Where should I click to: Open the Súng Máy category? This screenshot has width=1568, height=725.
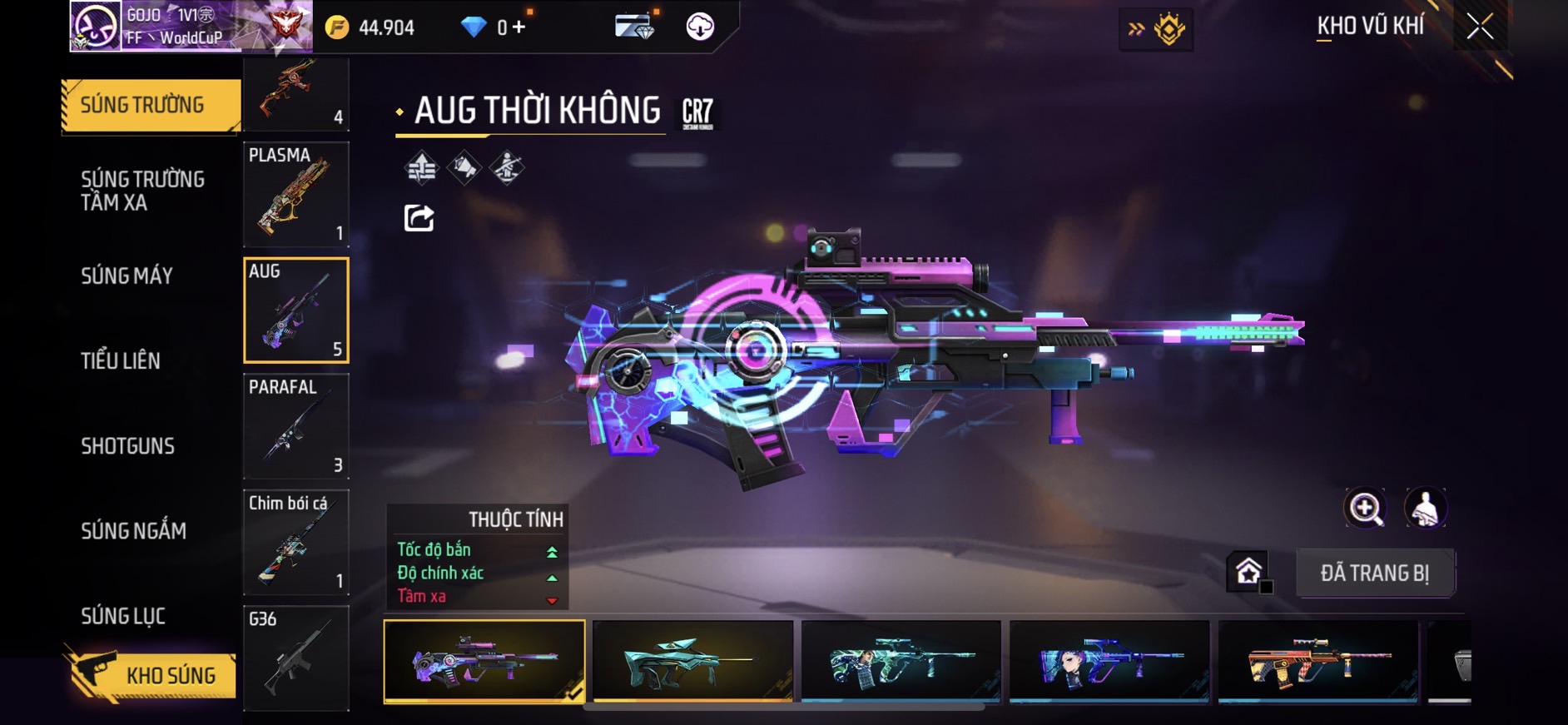pos(127,276)
